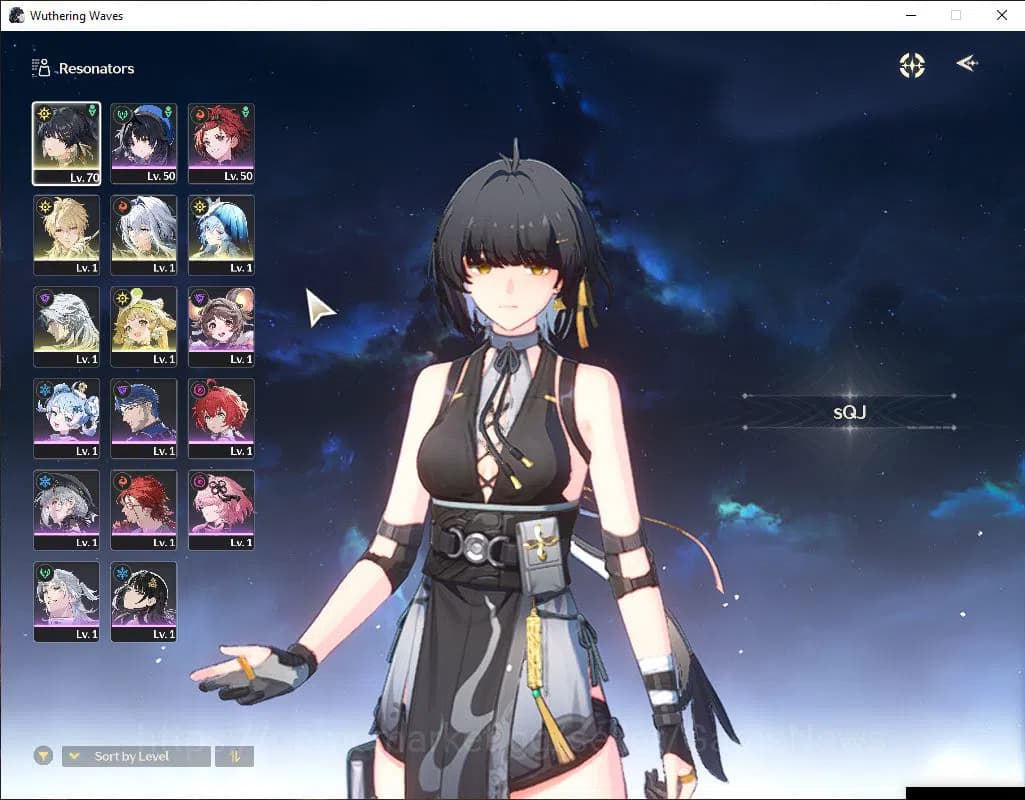Select the Lv. 50 red-haired resonator
Screen dimensions: 1025x800
[221, 143]
